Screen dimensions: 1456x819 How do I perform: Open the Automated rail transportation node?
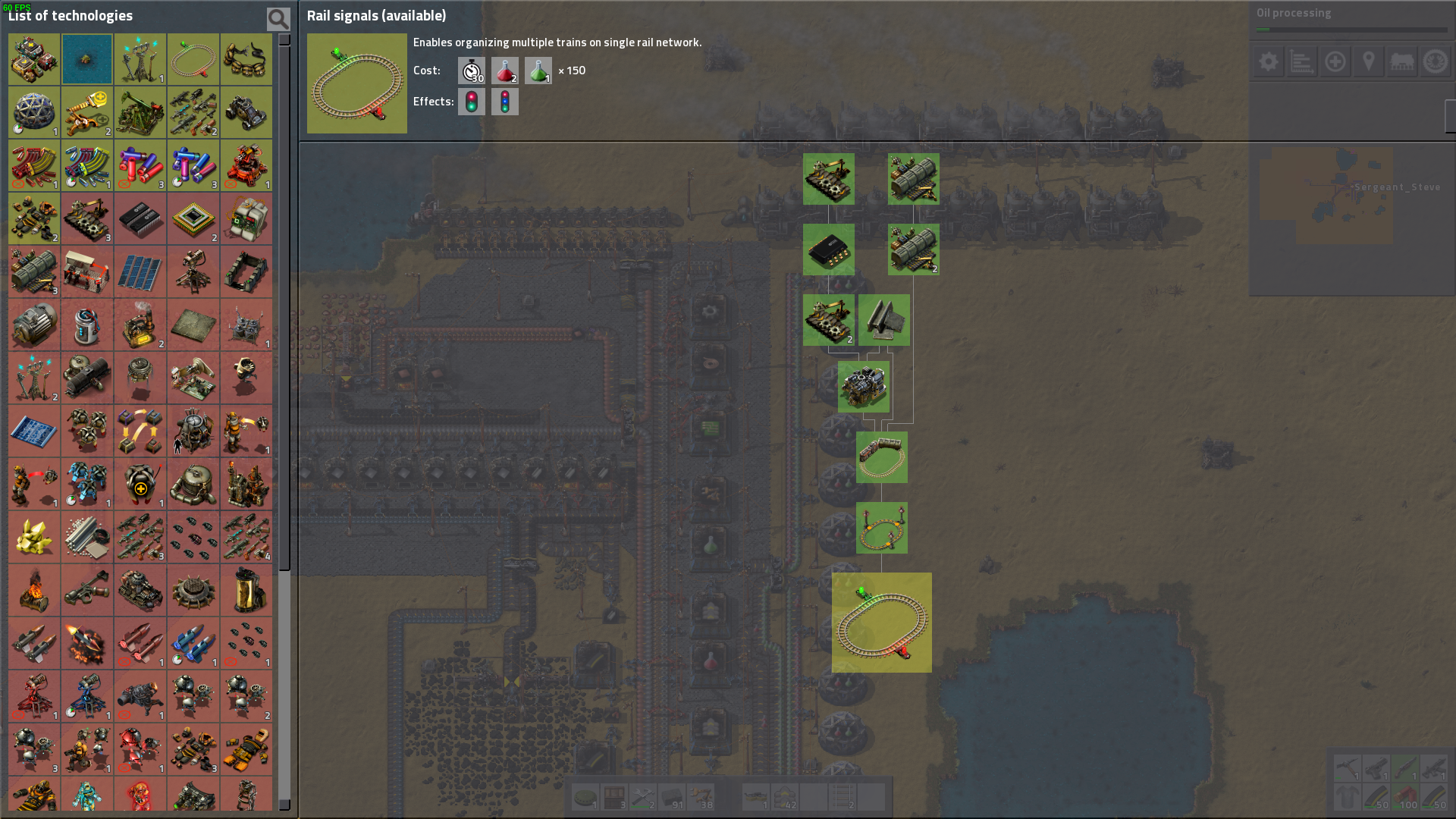click(x=882, y=528)
